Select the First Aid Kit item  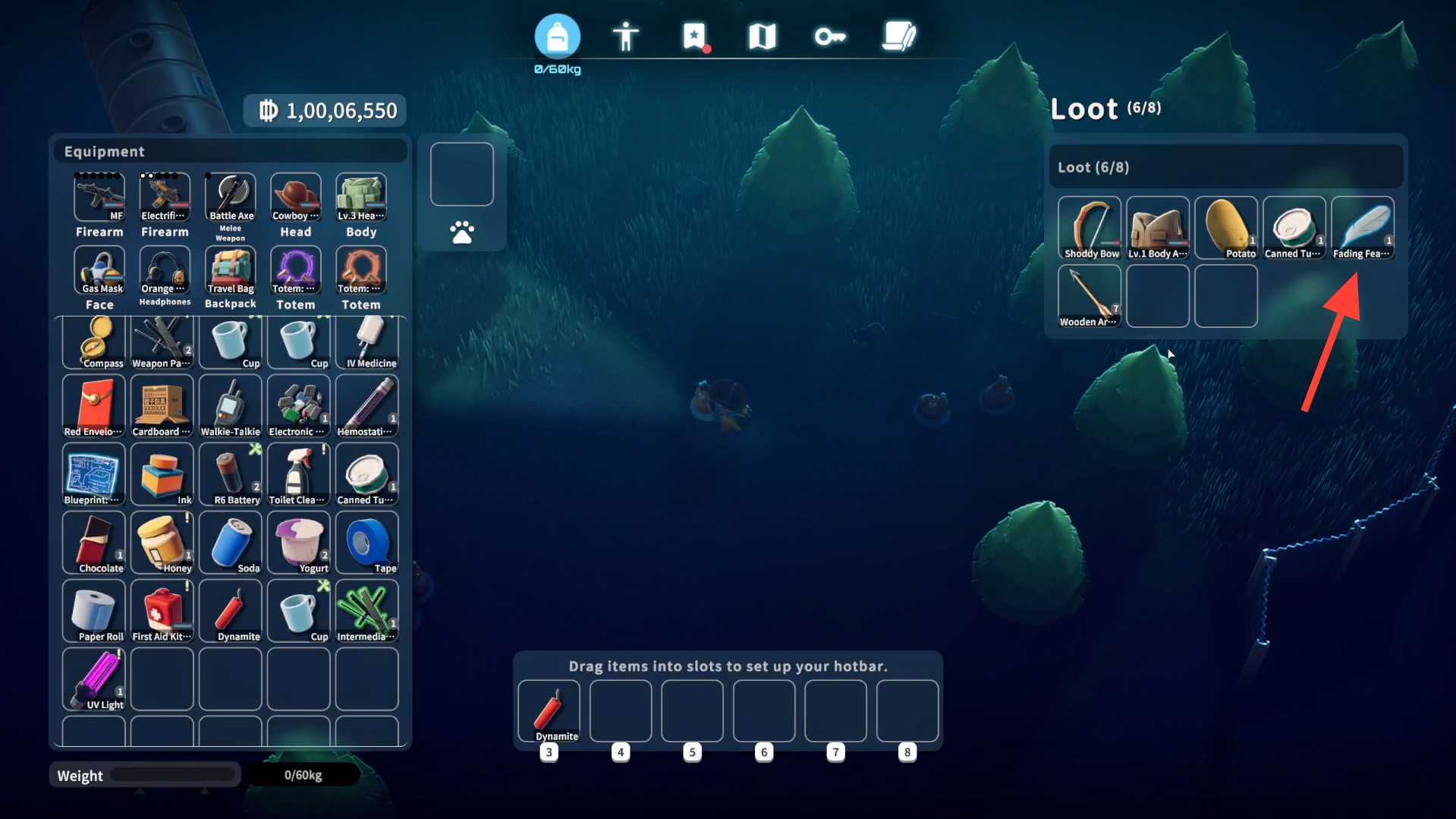[162, 612]
